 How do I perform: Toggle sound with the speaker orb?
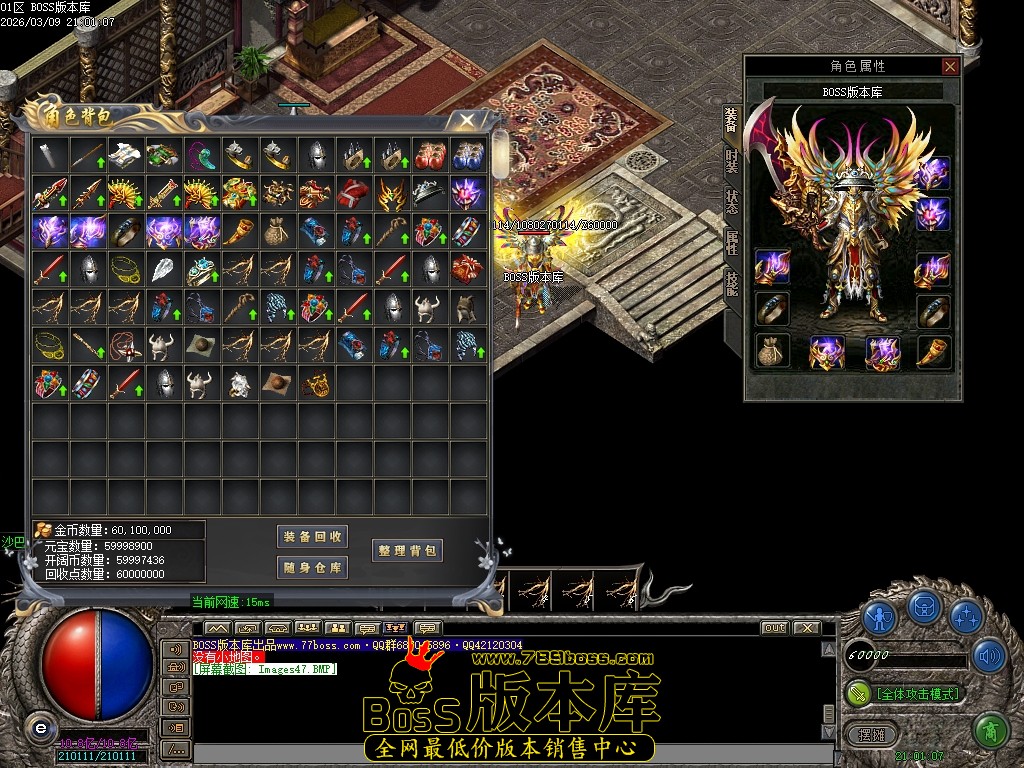point(989,655)
